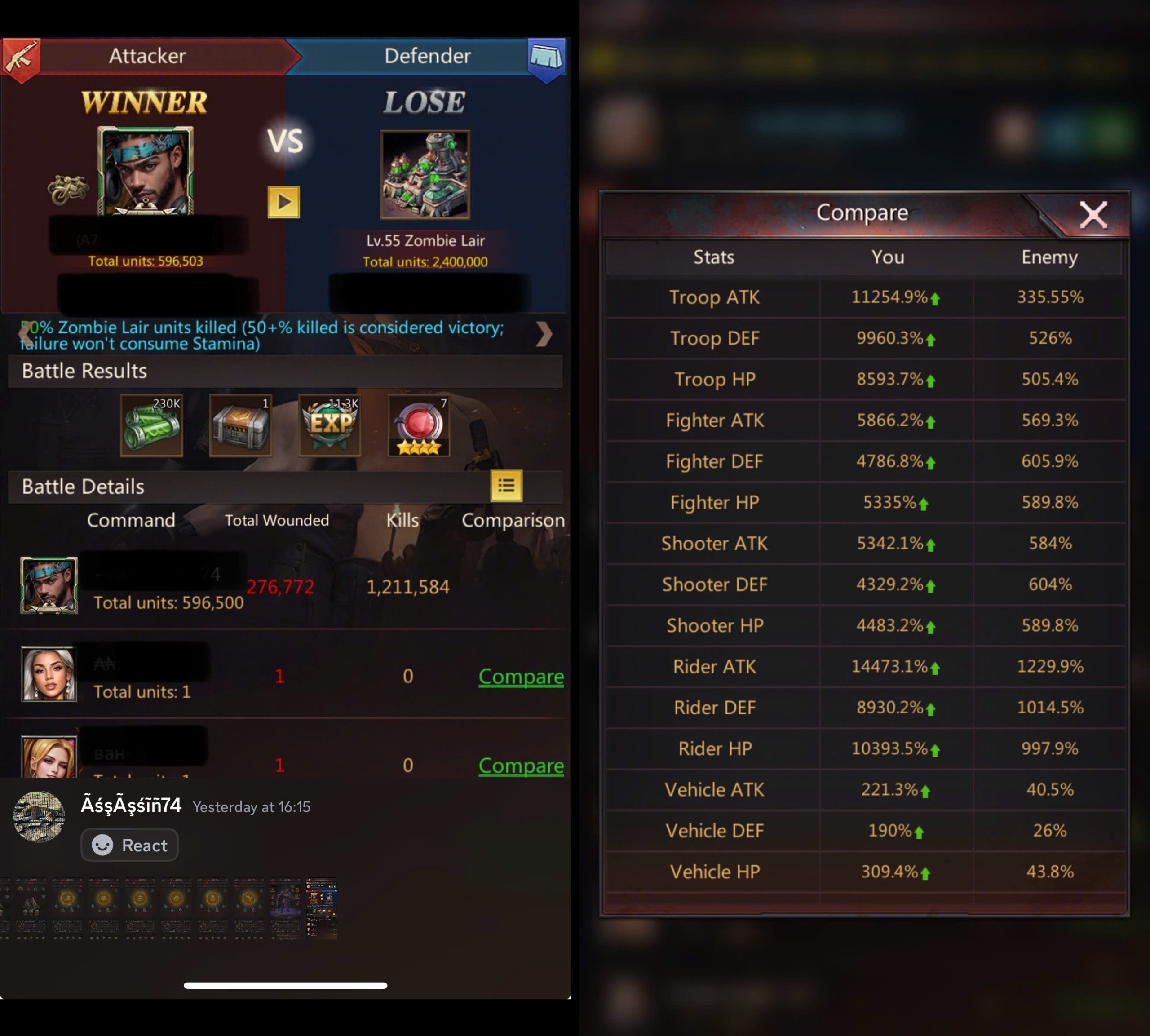Select the blonde commander row portrait
This screenshot has height=1036, width=1150.
[x=49, y=757]
